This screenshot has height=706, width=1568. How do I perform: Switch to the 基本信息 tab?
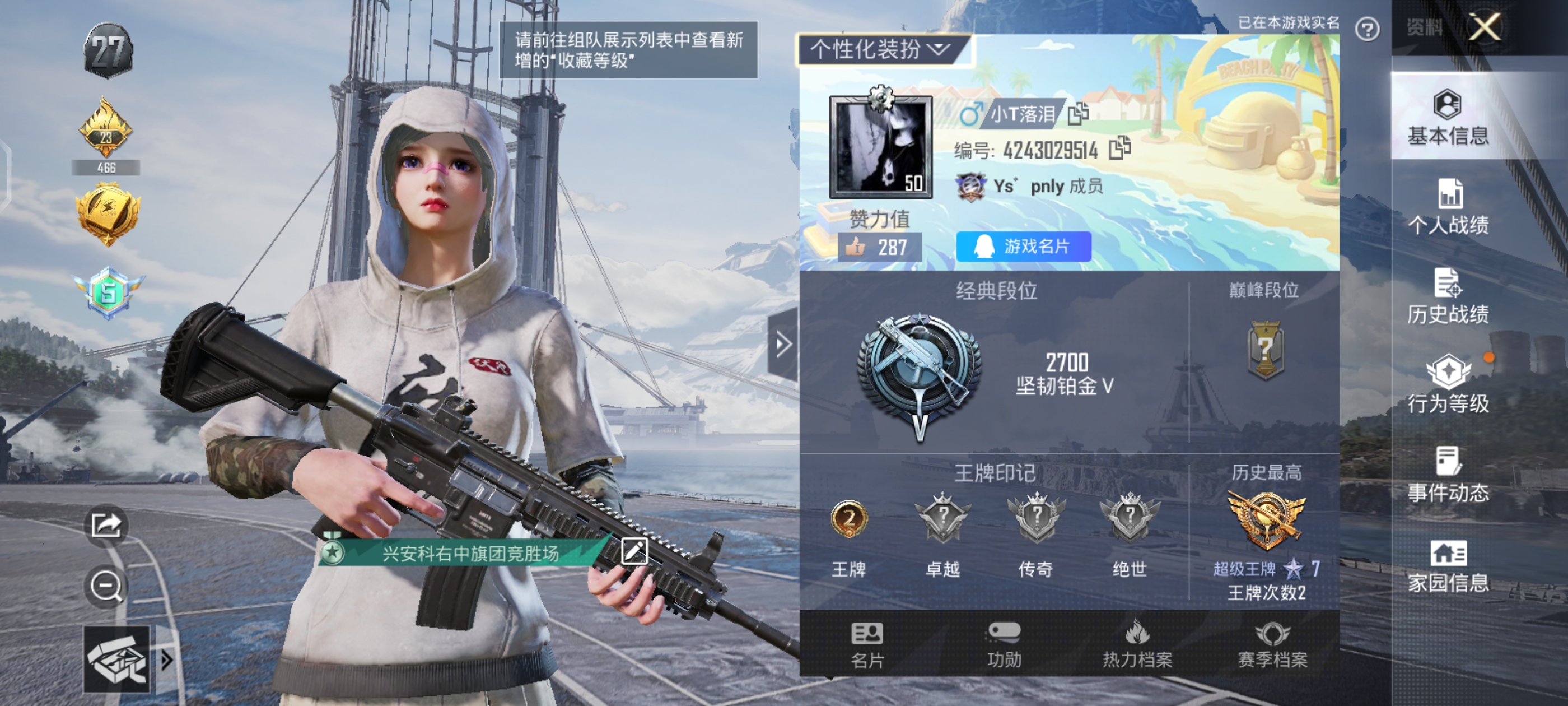click(x=1448, y=118)
